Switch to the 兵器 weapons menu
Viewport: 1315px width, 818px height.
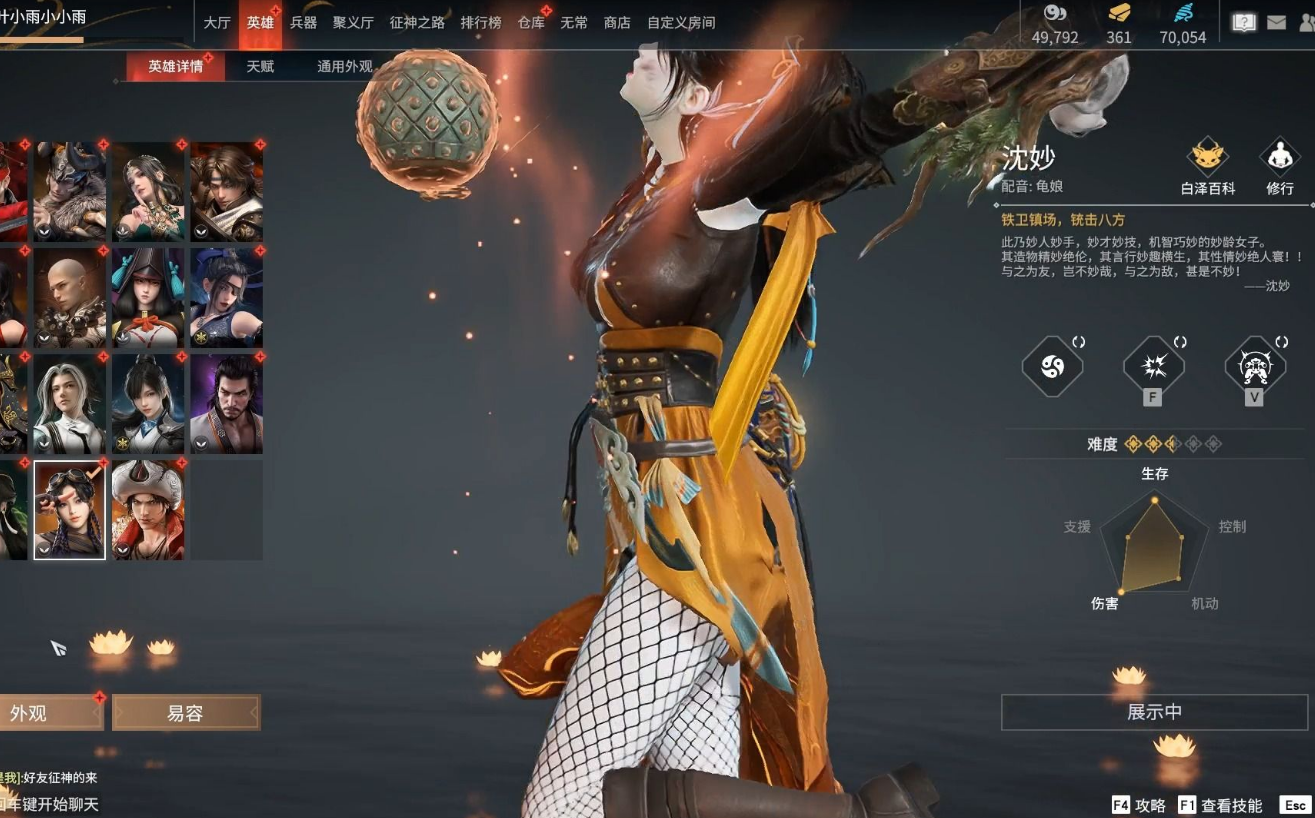pos(303,23)
